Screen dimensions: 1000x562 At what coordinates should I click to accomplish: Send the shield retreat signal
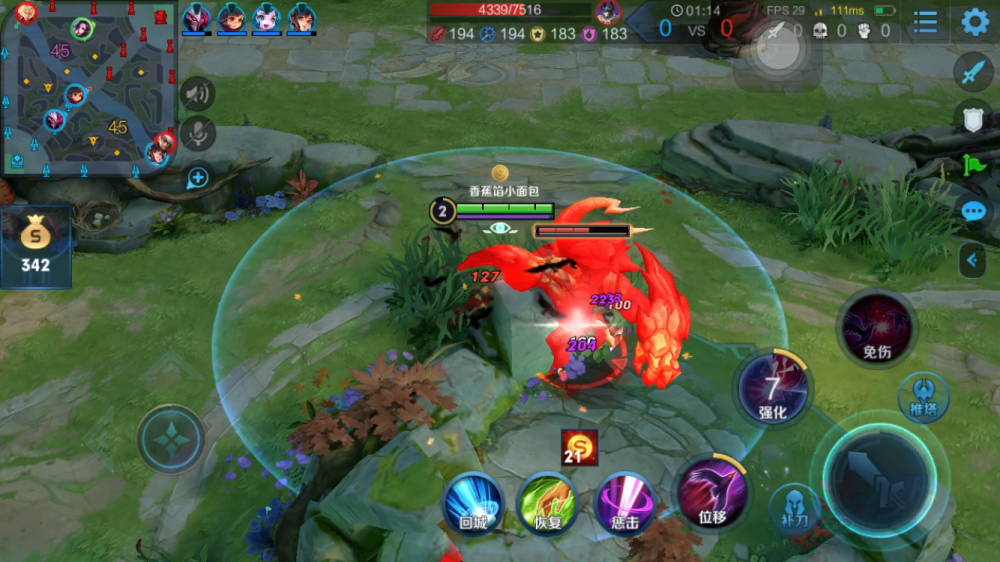tap(973, 118)
